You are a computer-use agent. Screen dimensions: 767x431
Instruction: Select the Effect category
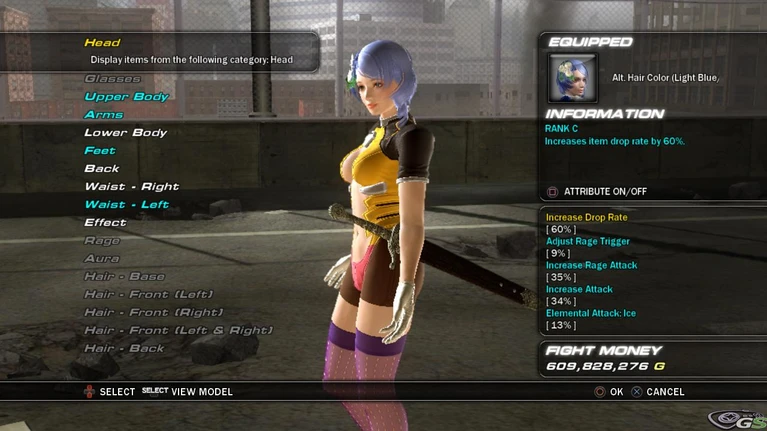pos(105,223)
